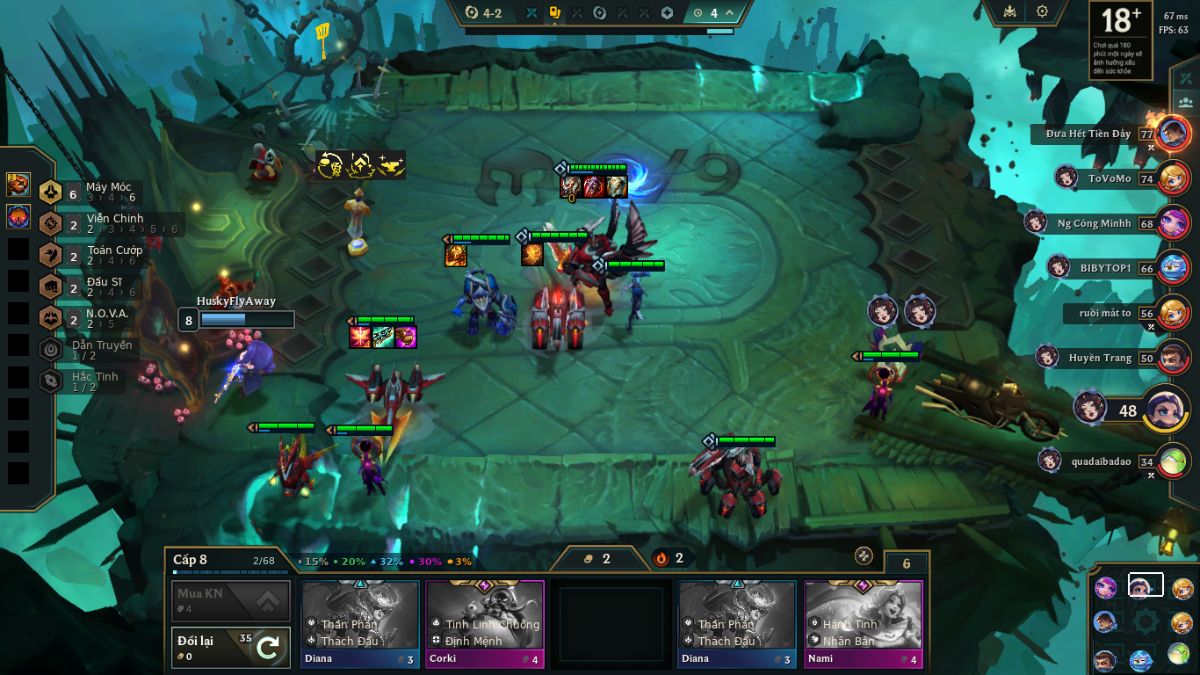Toggle the shop lock icon above Nami
The height and width of the screenshot is (675, 1200).
pyautogui.click(x=864, y=556)
